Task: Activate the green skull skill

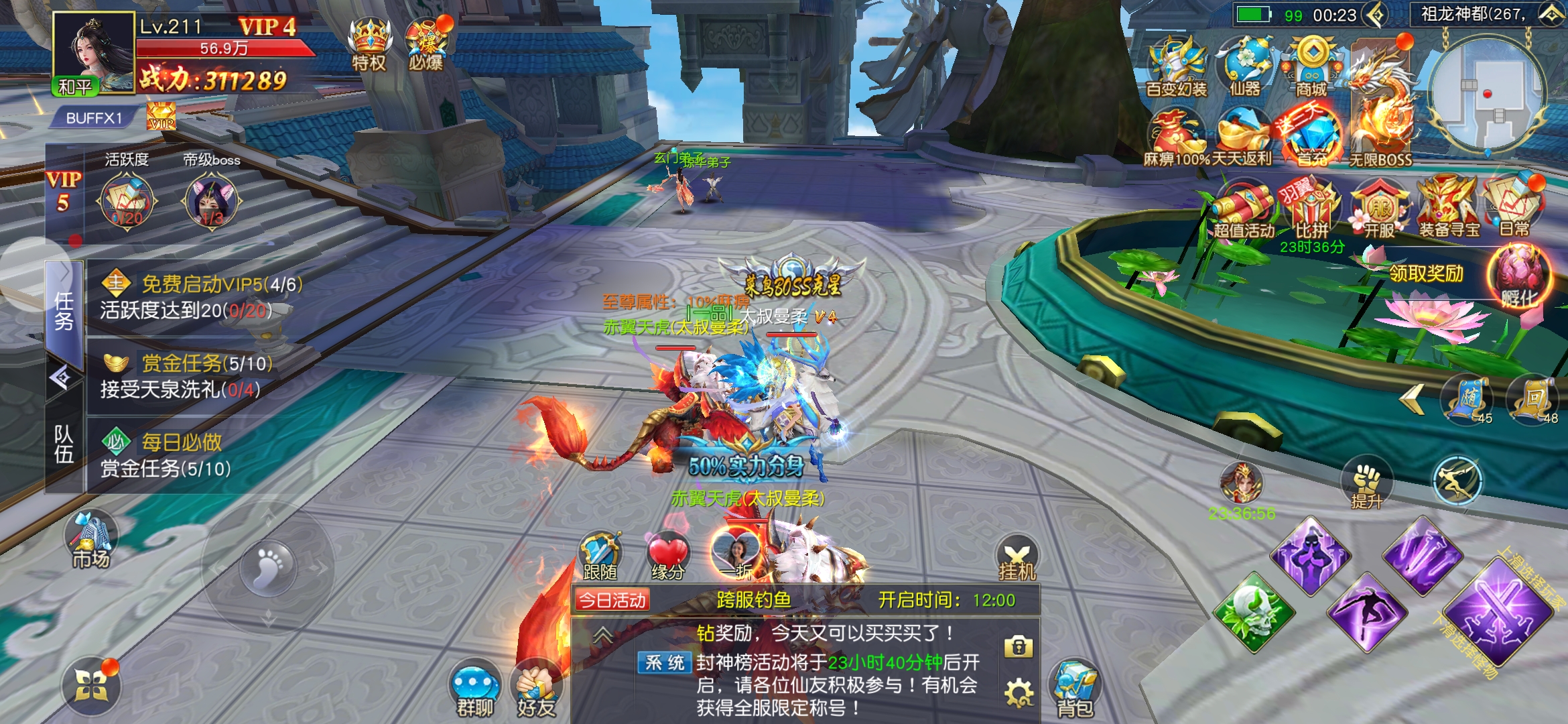Action: click(1254, 613)
